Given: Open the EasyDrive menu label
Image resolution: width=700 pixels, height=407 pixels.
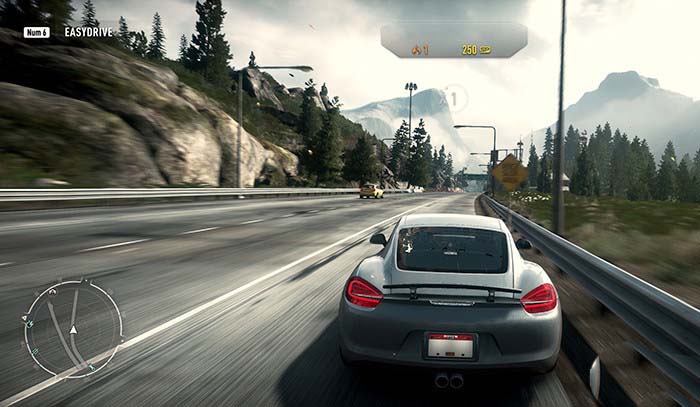Looking at the screenshot, I should click(87, 32).
